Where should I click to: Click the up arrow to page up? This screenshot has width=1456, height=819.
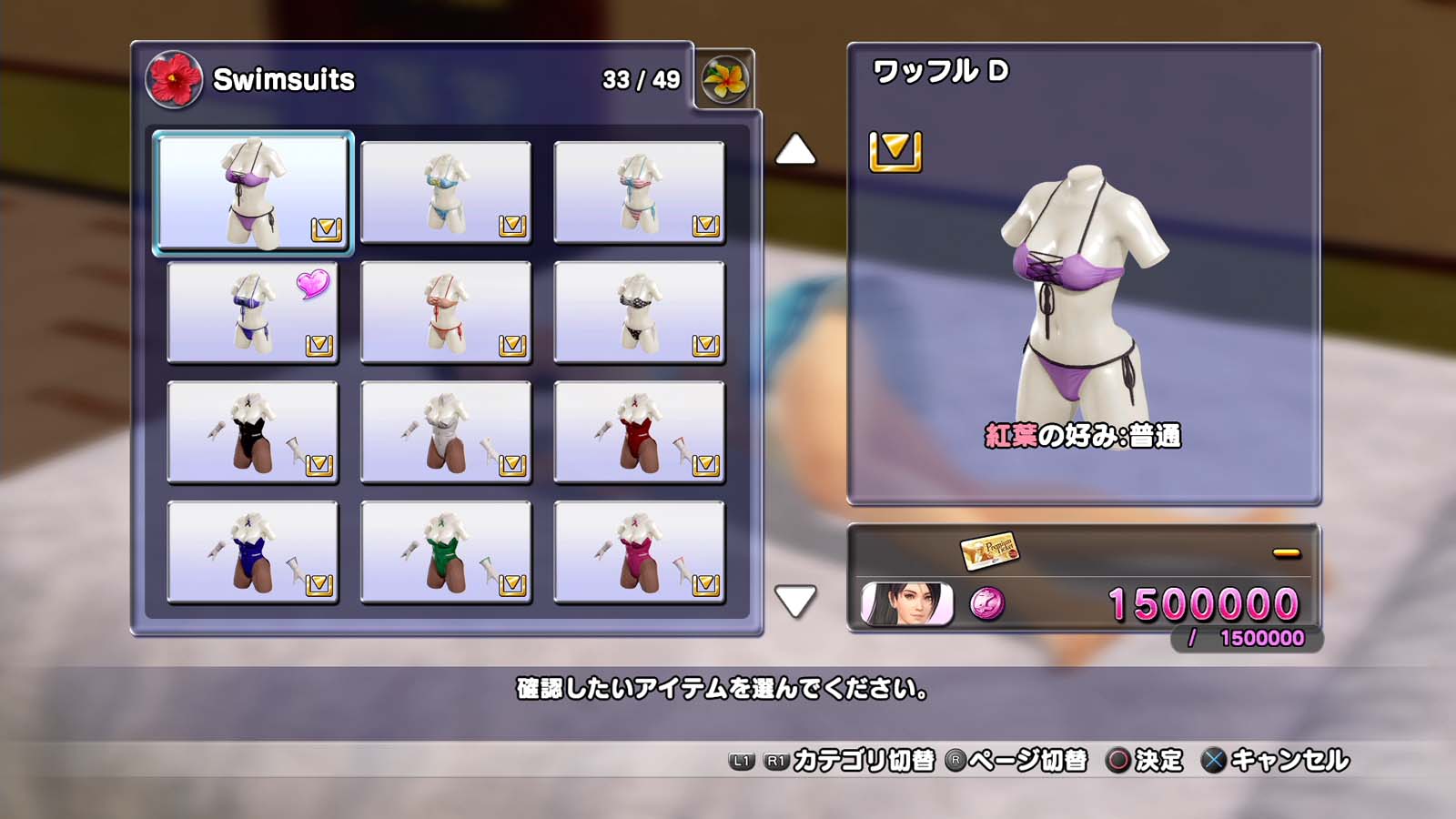click(x=794, y=150)
